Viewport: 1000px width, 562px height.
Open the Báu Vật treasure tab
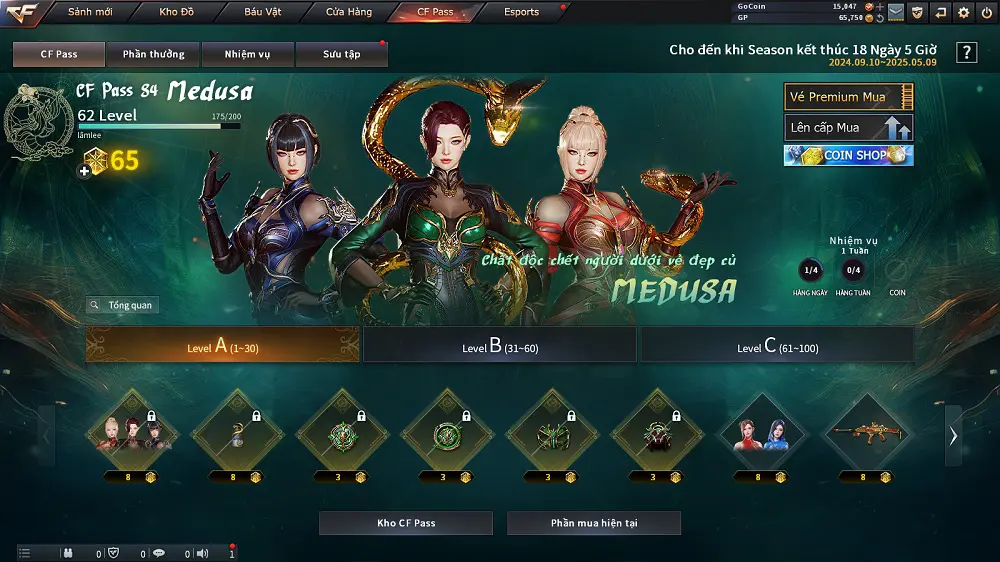(x=262, y=12)
